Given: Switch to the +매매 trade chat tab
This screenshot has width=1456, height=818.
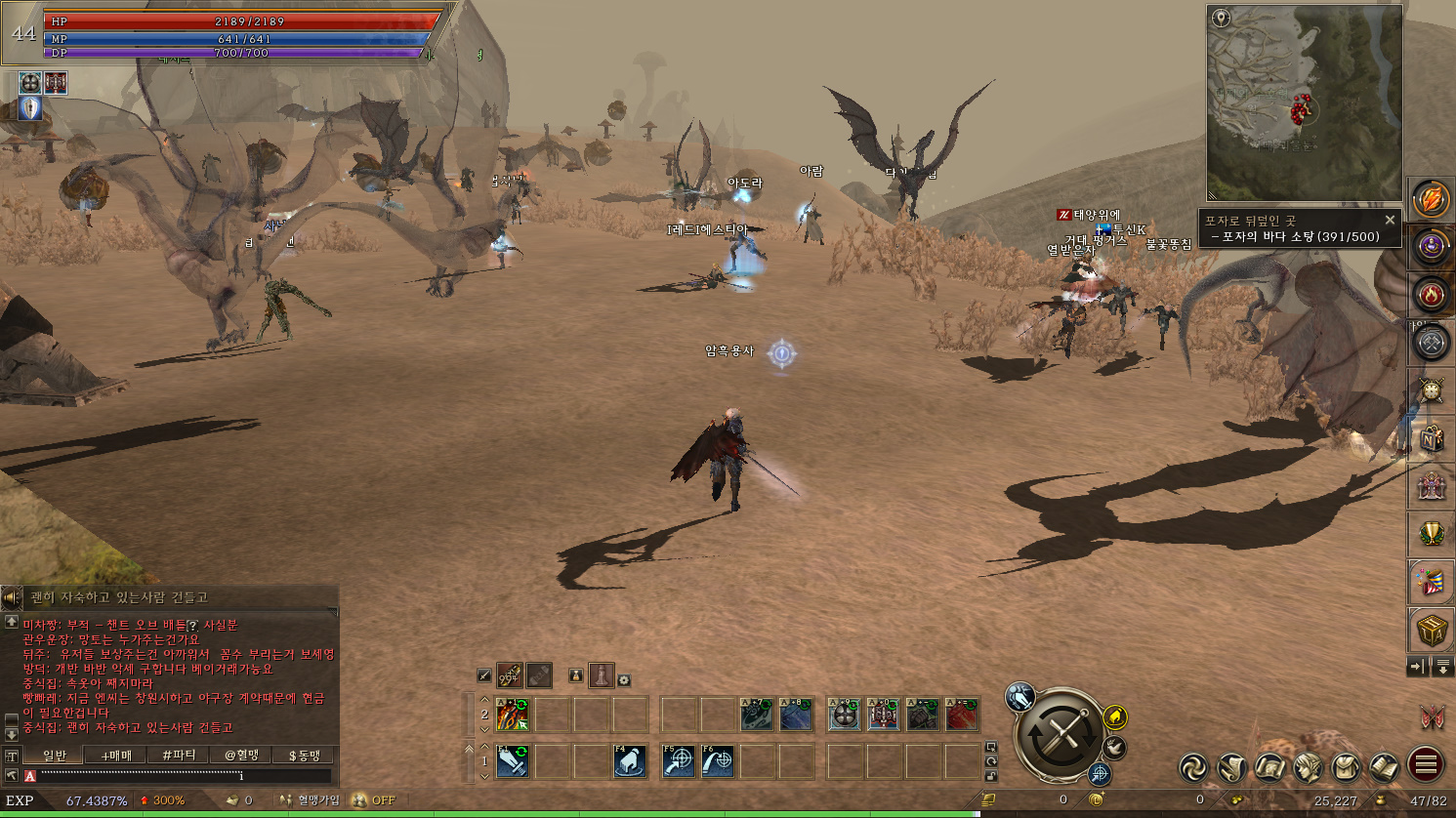Looking at the screenshot, I should pyautogui.click(x=116, y=755).
